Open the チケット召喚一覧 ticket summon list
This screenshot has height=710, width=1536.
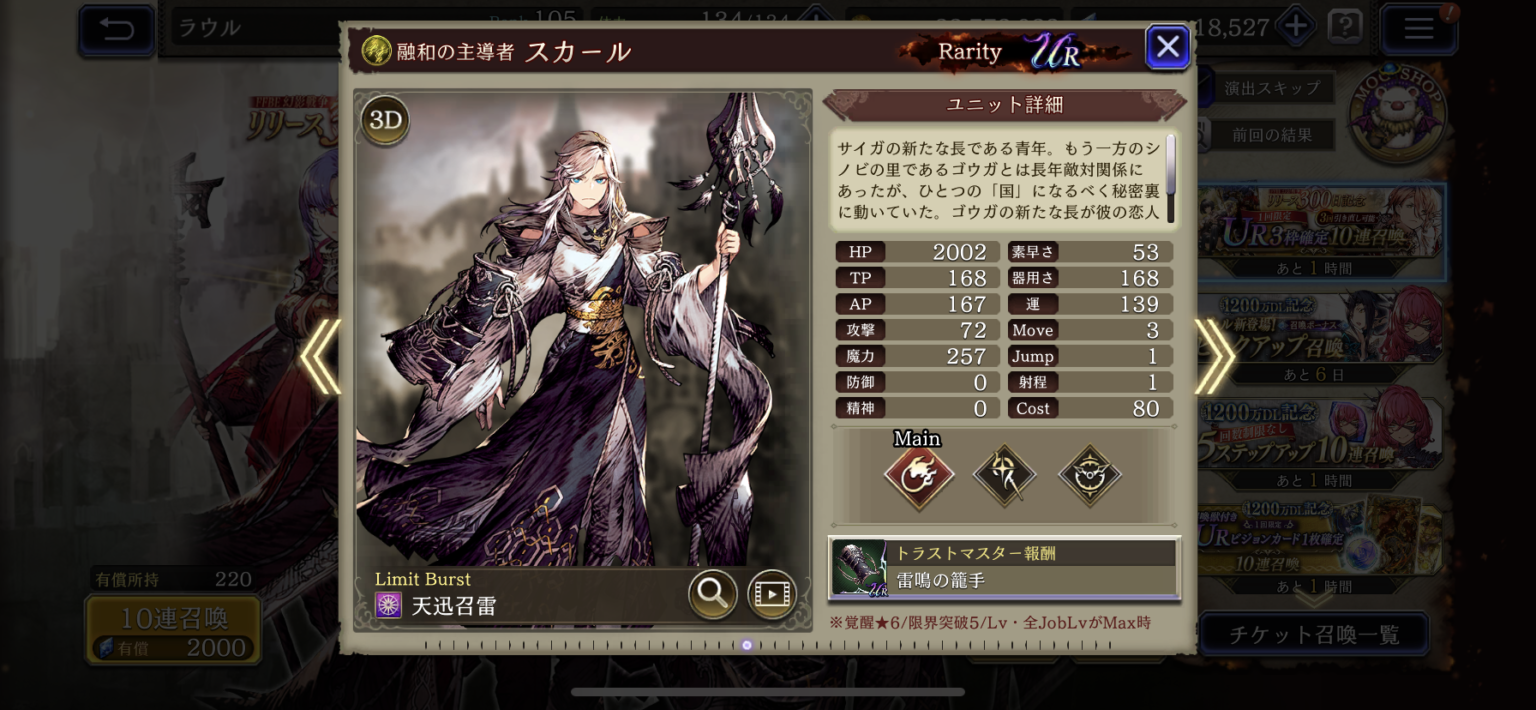pos(1313,634)
